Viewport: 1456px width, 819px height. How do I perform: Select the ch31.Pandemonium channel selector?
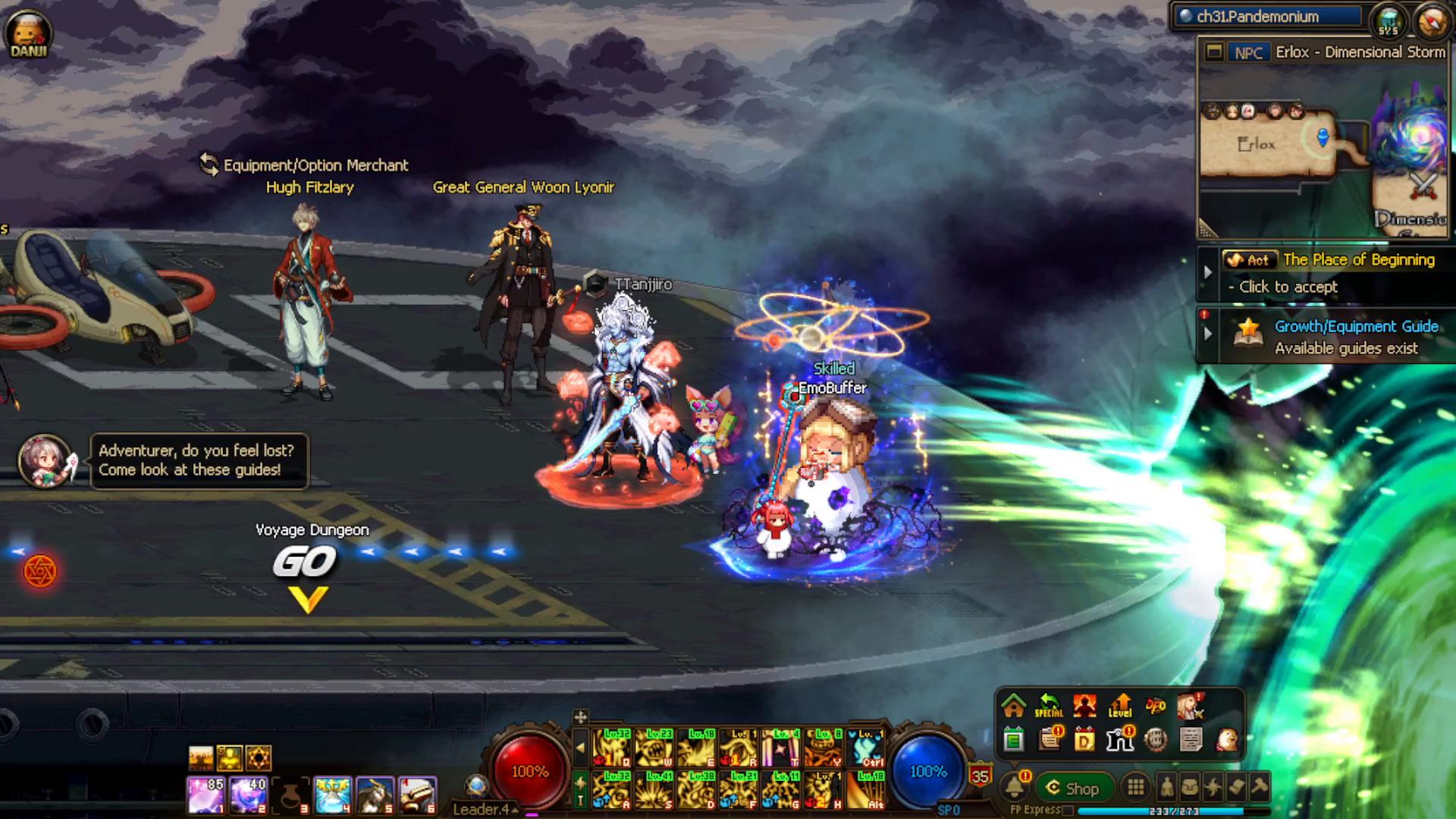pos(1266,17)
